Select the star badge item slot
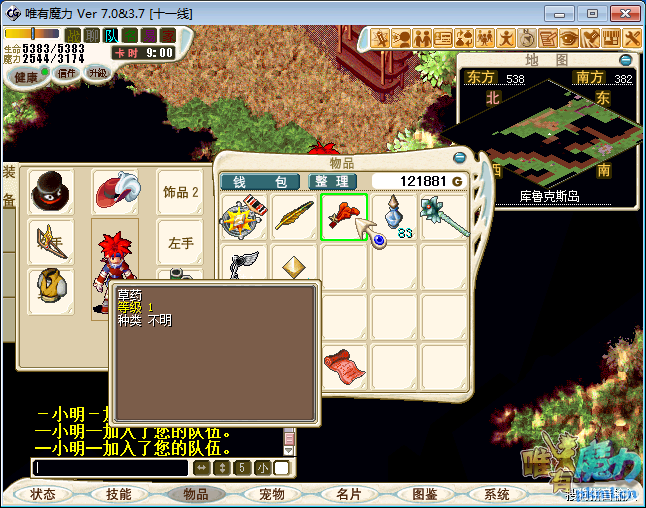646x508 pixels. coord(244,217)
